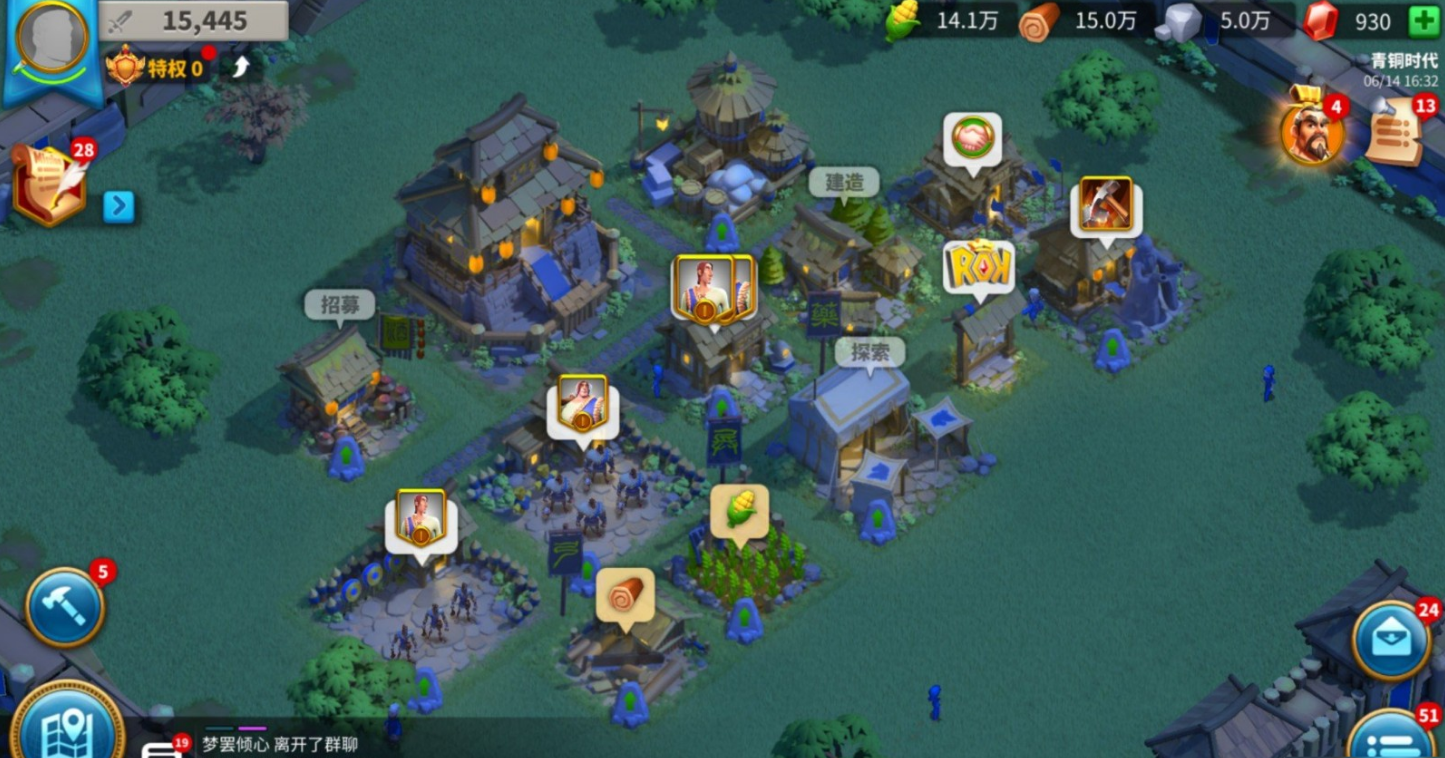Open the mail envelope button

coord(1392,641)
